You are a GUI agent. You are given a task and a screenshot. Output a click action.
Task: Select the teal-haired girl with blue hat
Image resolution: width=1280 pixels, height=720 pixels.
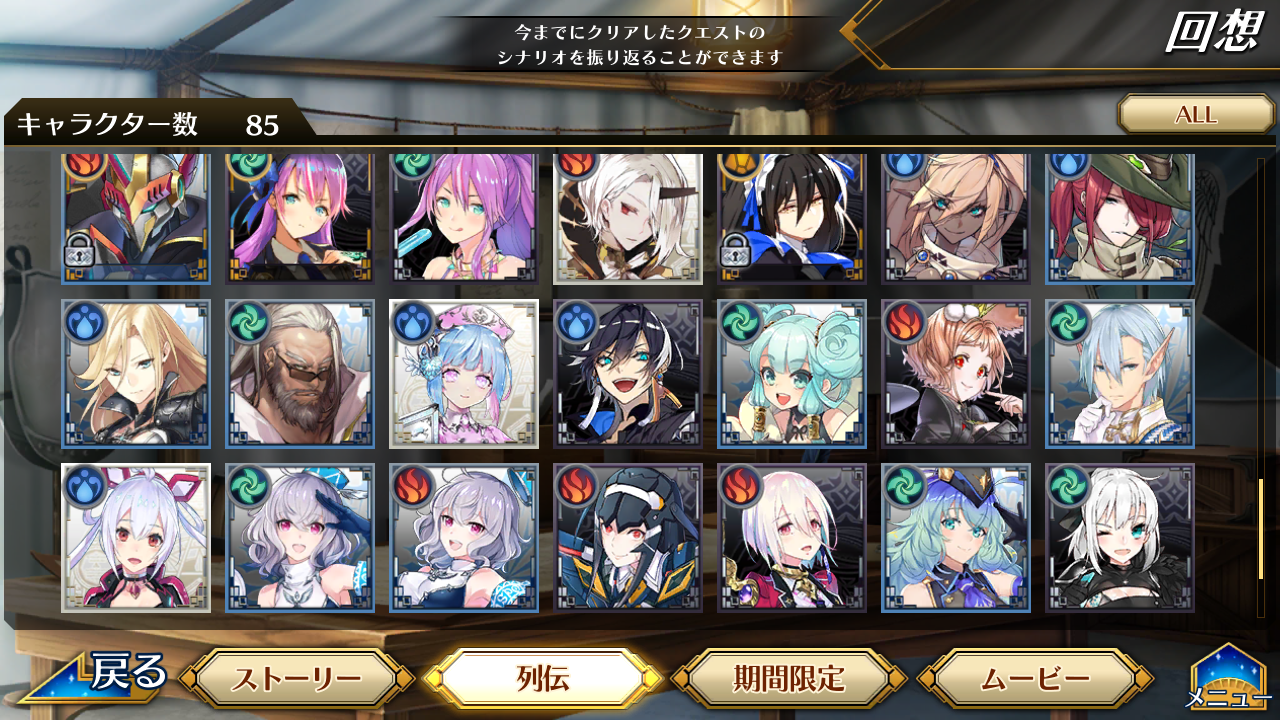click(x=955, y=538)
